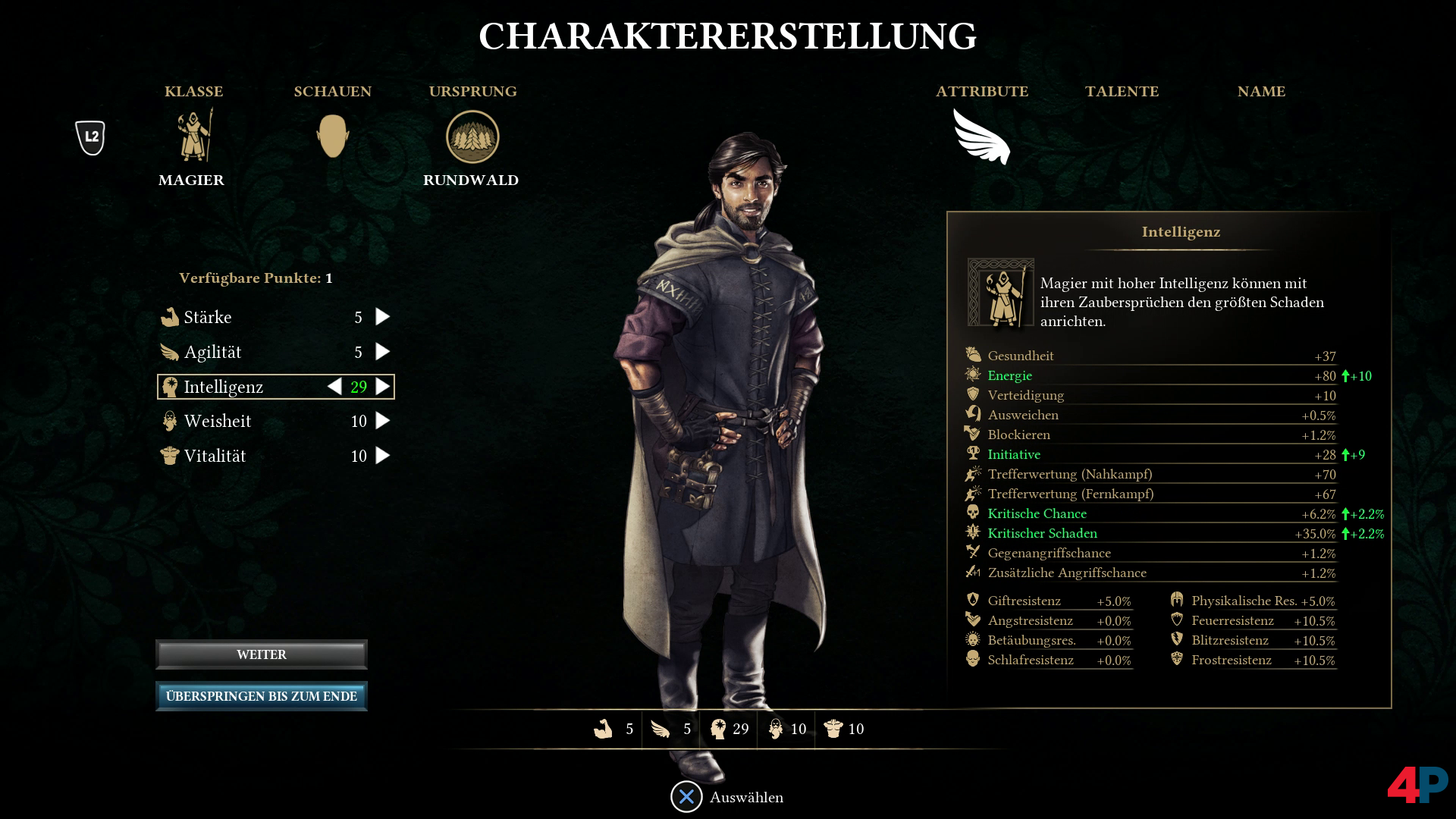Click the Agilität wing icon in bottom summary bar
The height and width of the screenshot is (819, 1456).
[661, 729]
